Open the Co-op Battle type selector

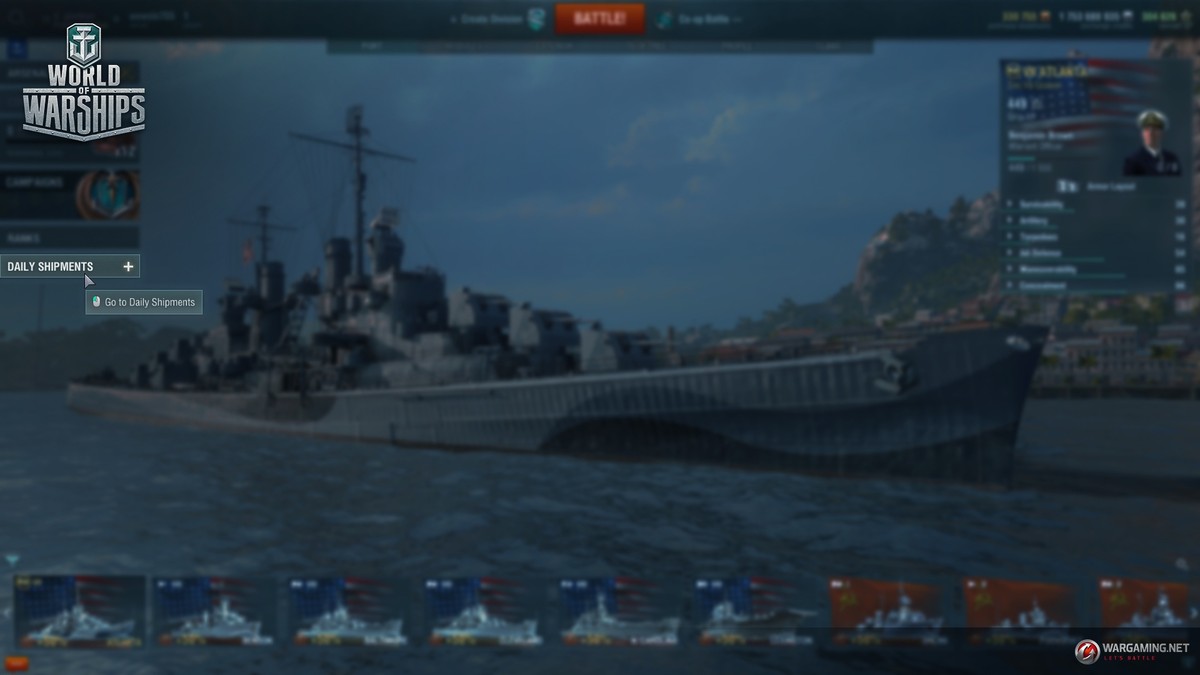(x=695, y=19)
